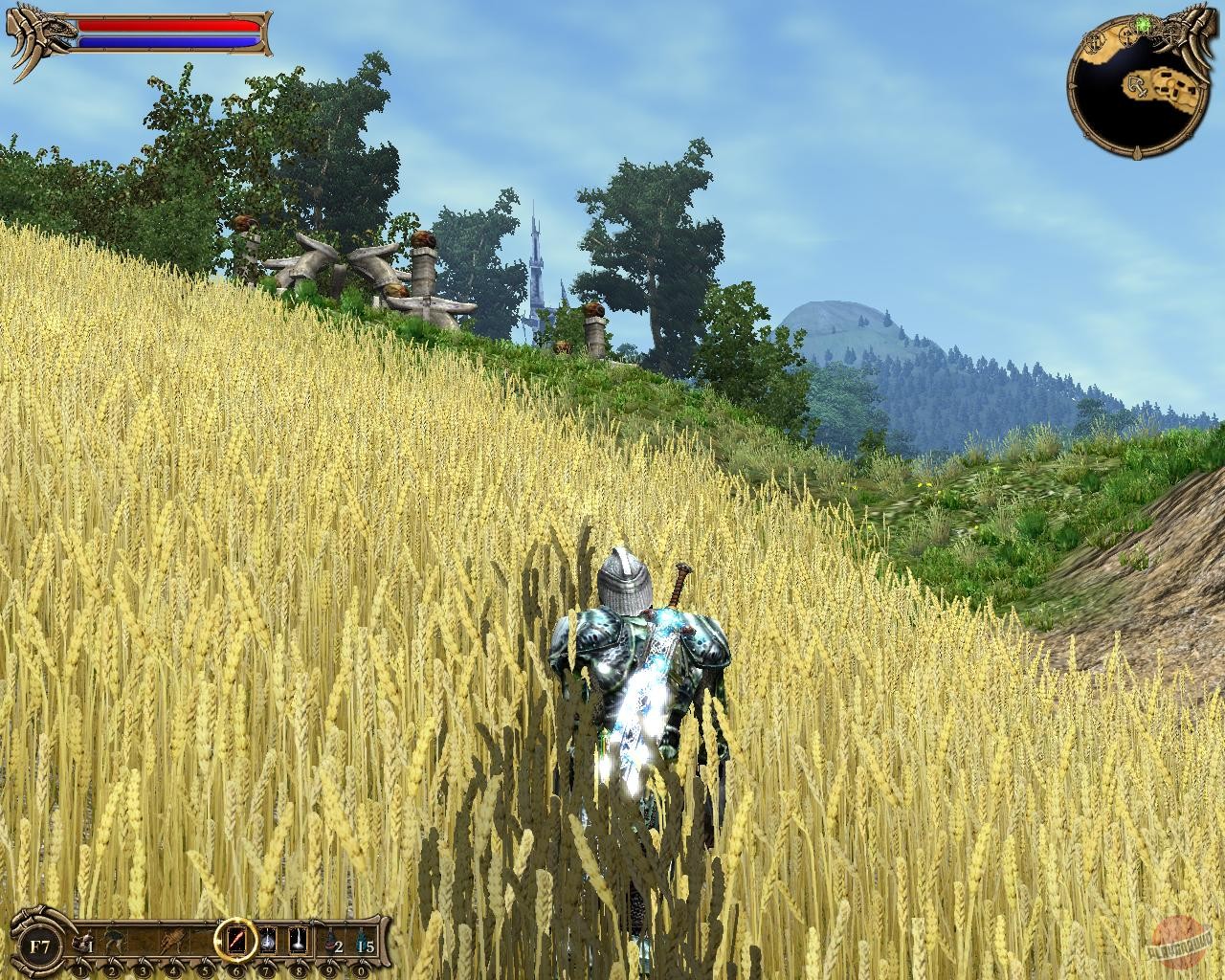Click the player arrow marker on the minimap
This screenshot has height=980, width=1225.
coord(1137,86)
